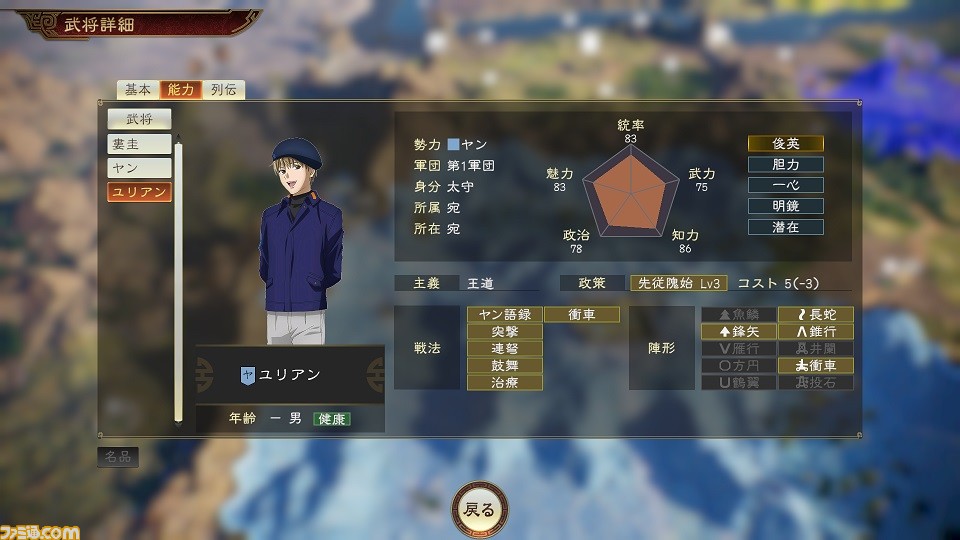
Task: Choose the 突撃 tactic
Action: point(504,331)
